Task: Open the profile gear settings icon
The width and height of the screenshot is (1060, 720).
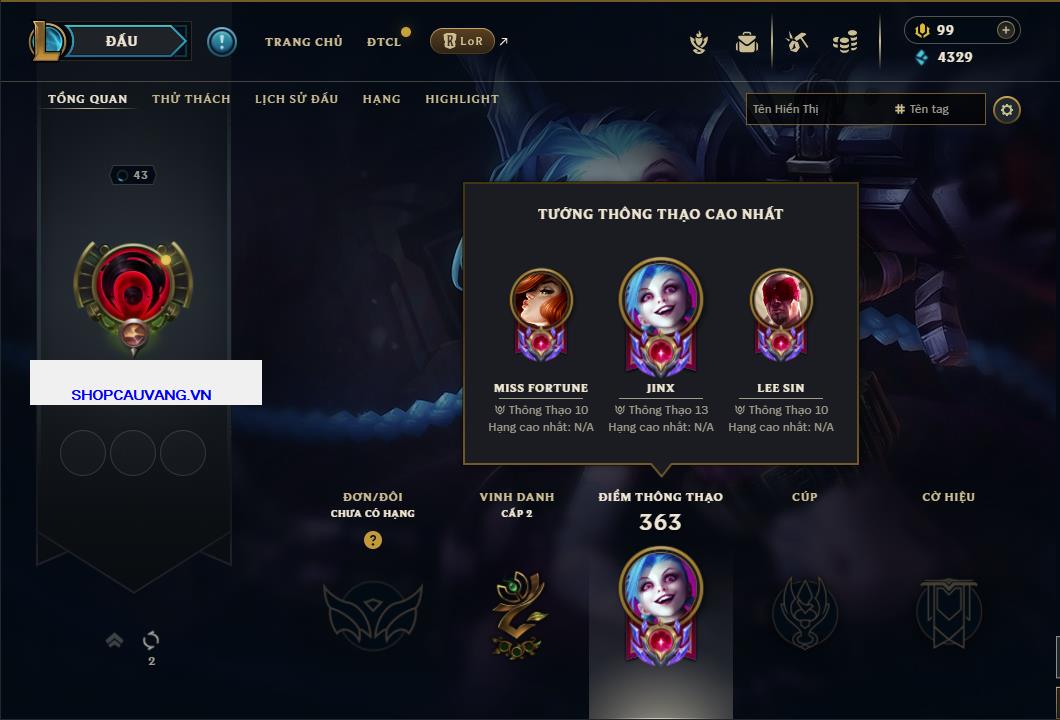Action: 1007,109
